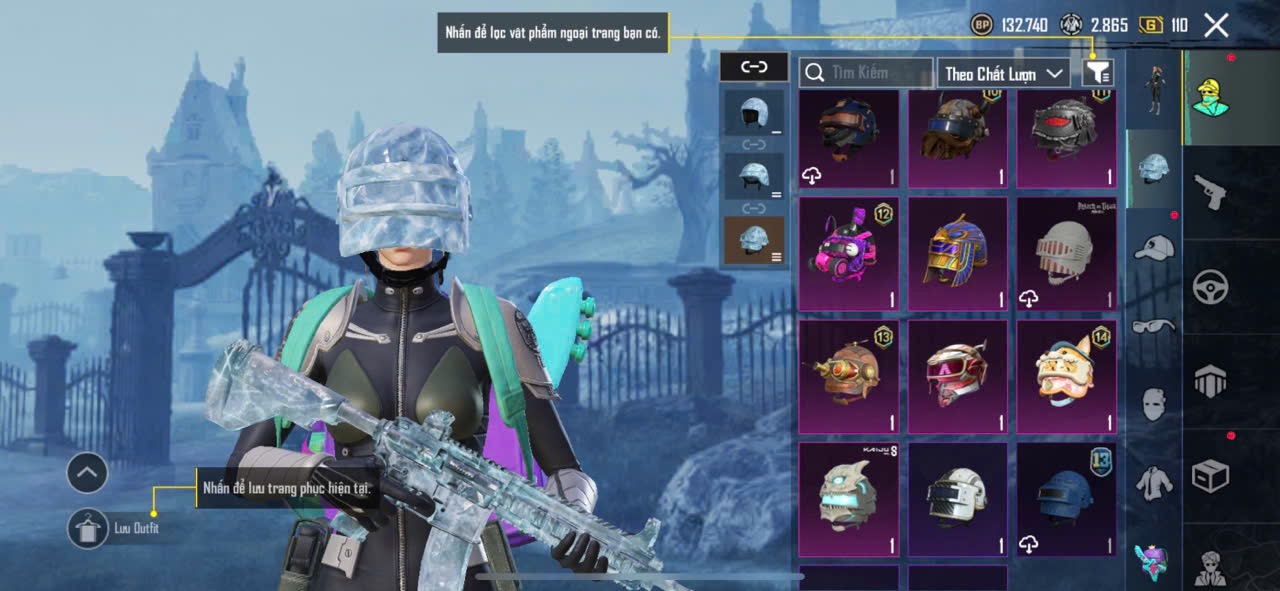The height and width of the screenshot is (591, 1280).
Task: Choose the gold and blue pharaoh helmet
Action: coord(958,254)
